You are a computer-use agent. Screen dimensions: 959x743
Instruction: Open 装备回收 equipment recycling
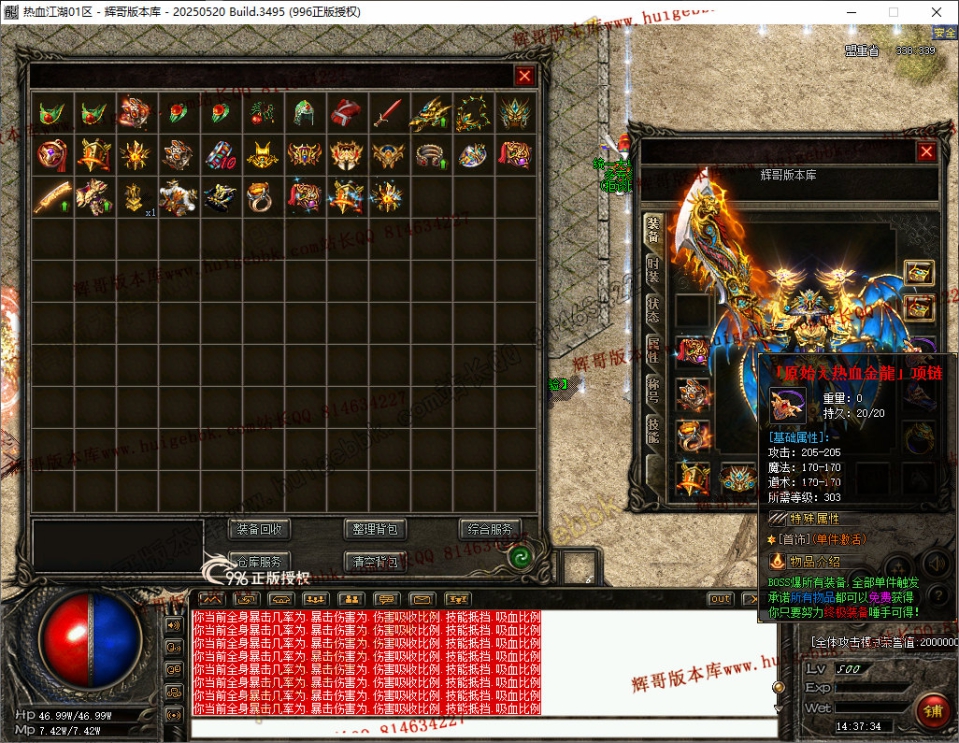coord(259,529)
